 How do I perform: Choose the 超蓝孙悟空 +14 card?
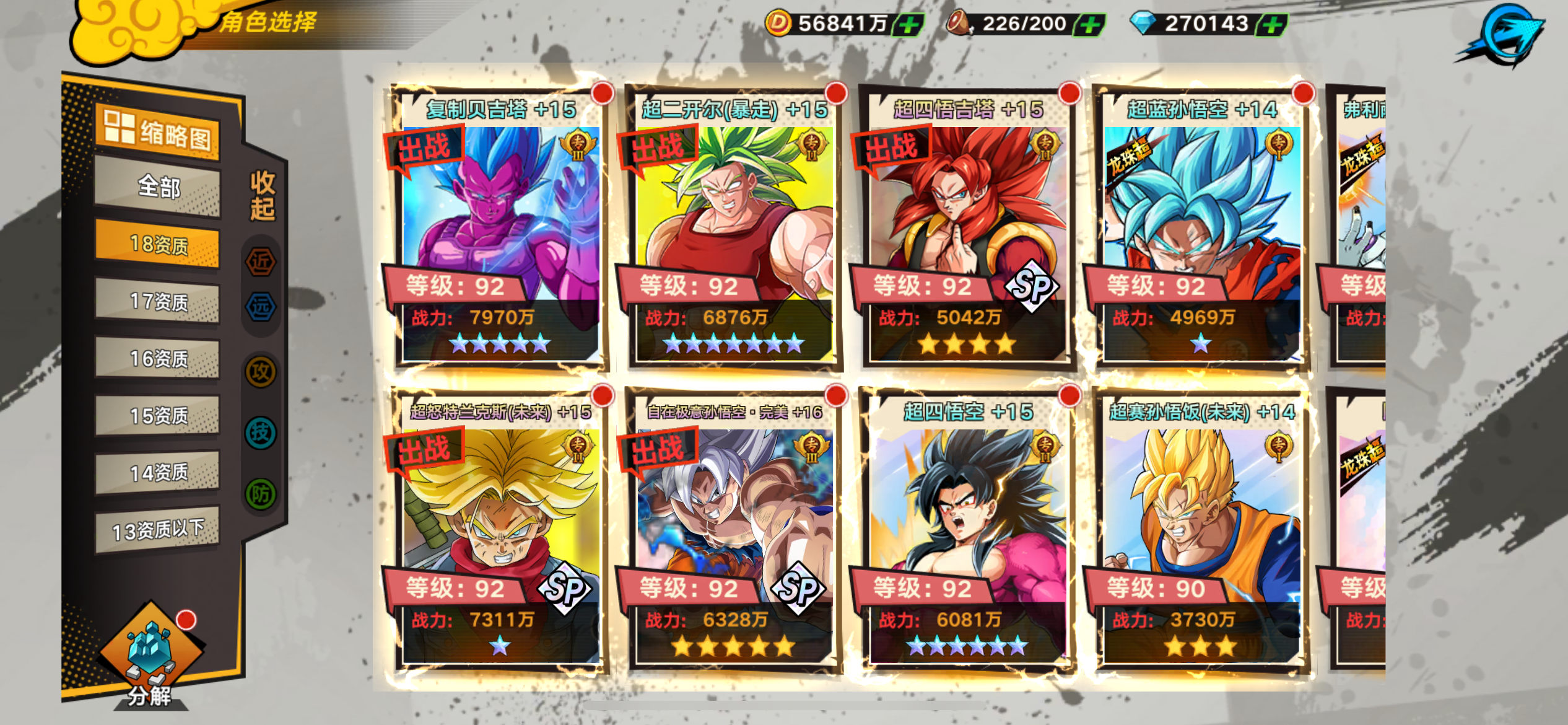(x=1201, y=229)
